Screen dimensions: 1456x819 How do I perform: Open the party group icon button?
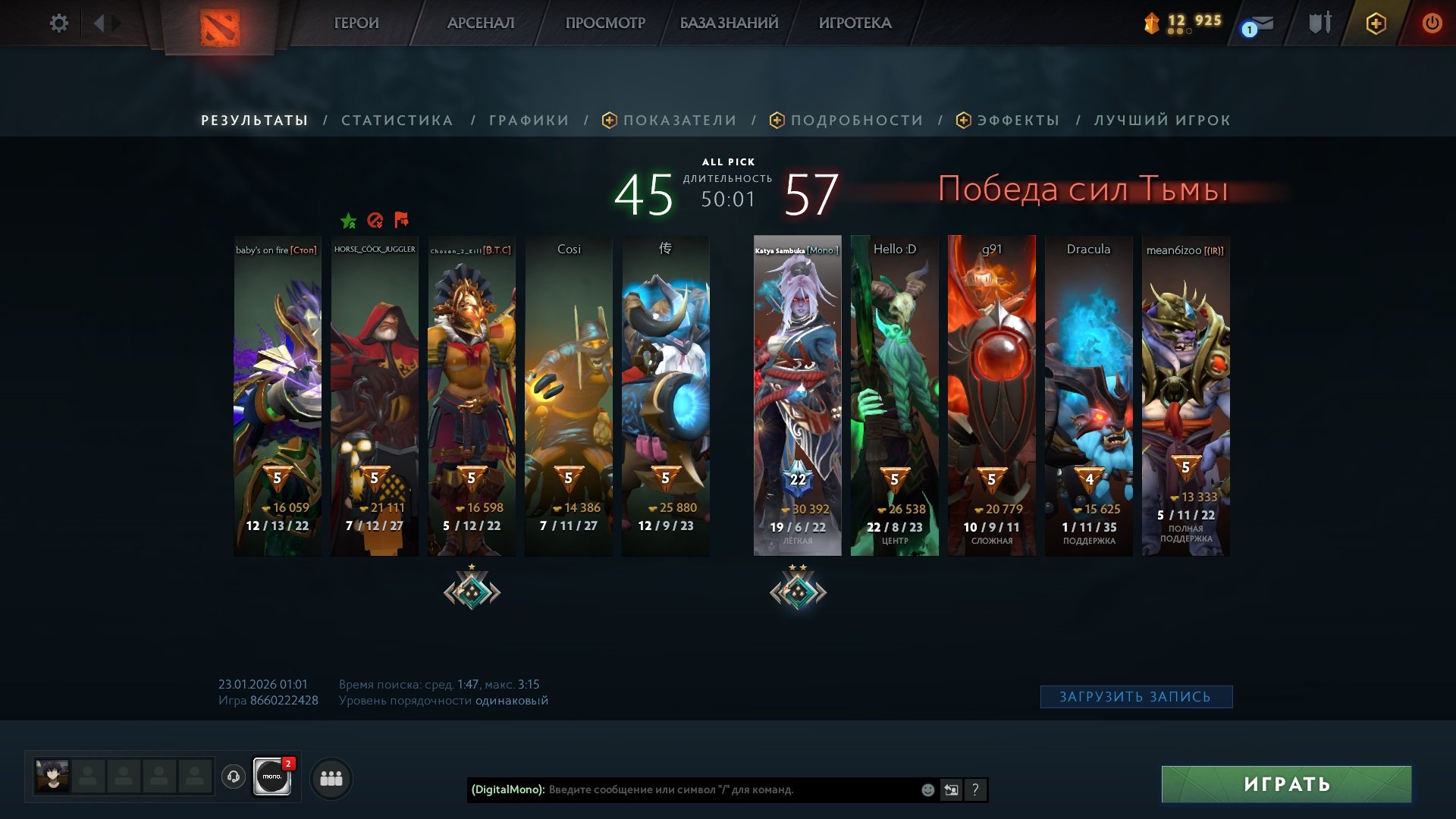tap(331, 778)
